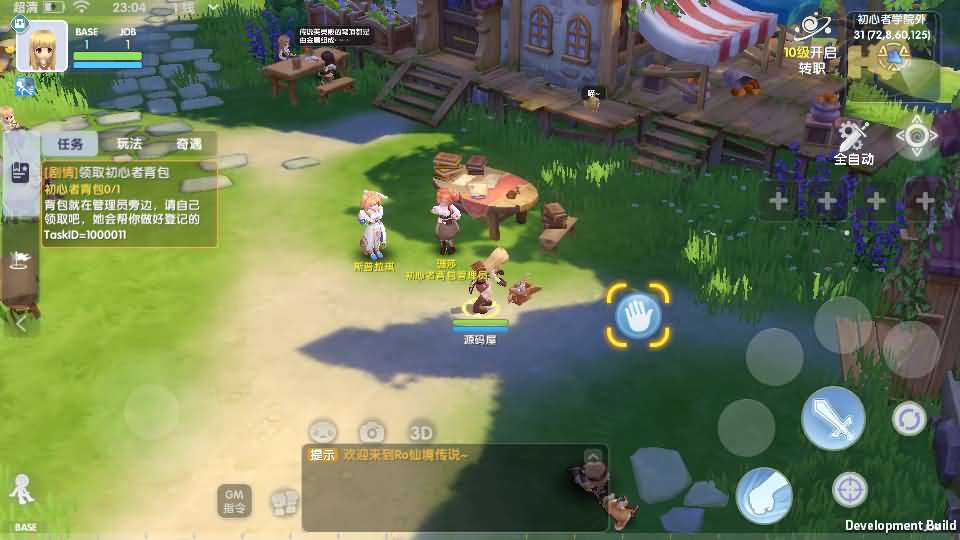Image resolution: width=960 pixels, height=540 pixels.
Task: Tap the directional compass button below minimap
Action: click(915, 137)
